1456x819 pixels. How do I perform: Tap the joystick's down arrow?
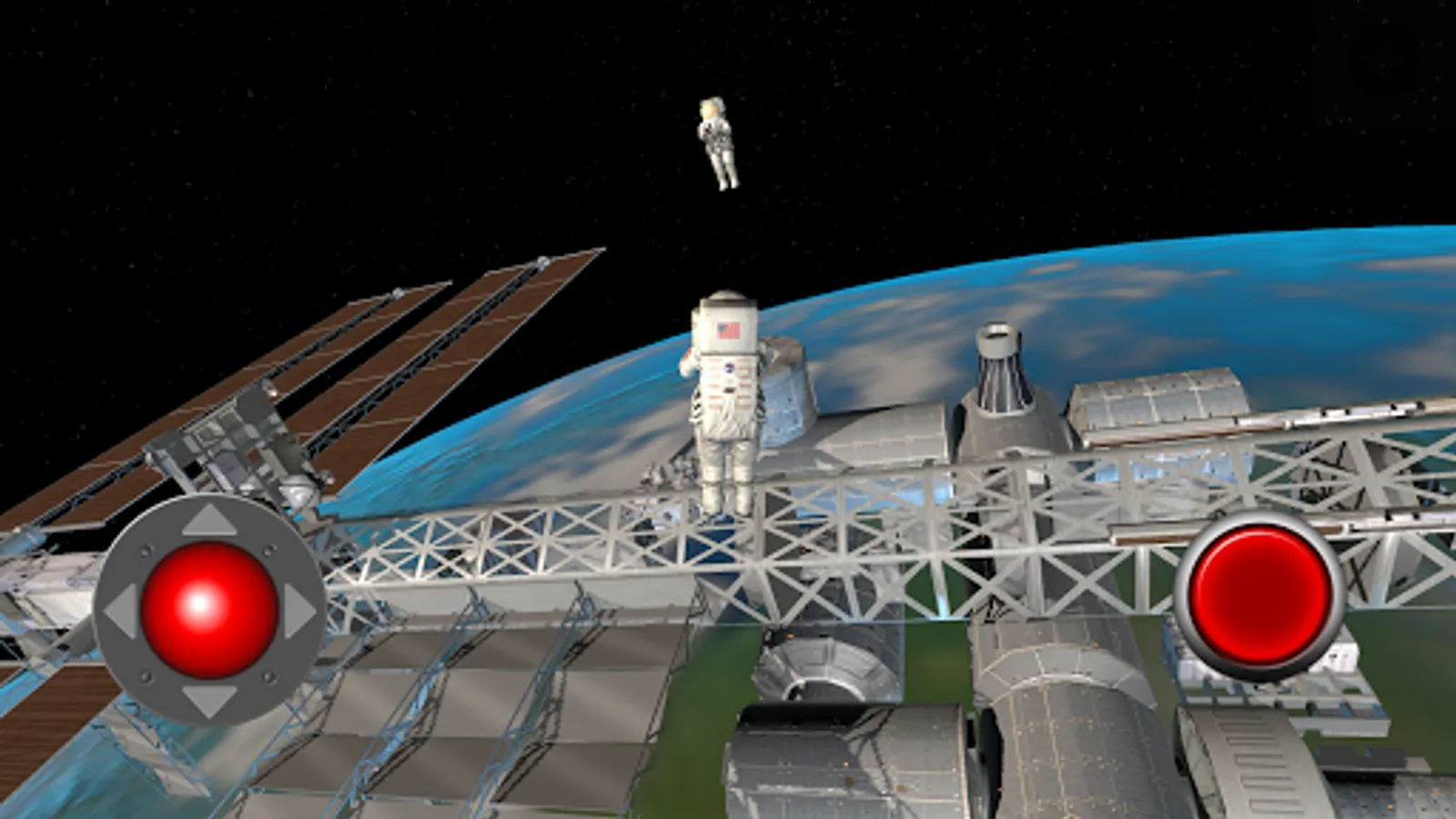[208, 699]
